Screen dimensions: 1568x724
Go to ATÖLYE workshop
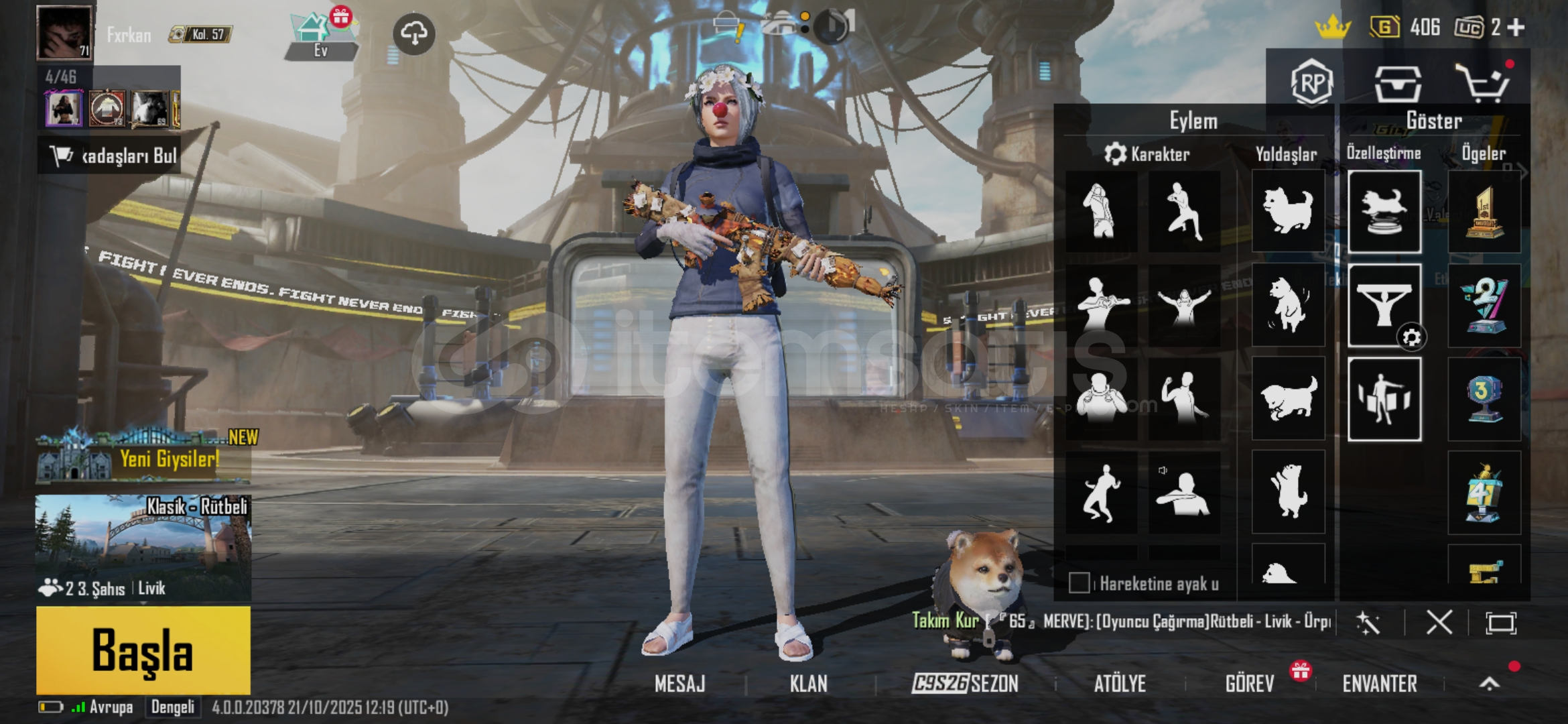click(x=1120, y=684)
